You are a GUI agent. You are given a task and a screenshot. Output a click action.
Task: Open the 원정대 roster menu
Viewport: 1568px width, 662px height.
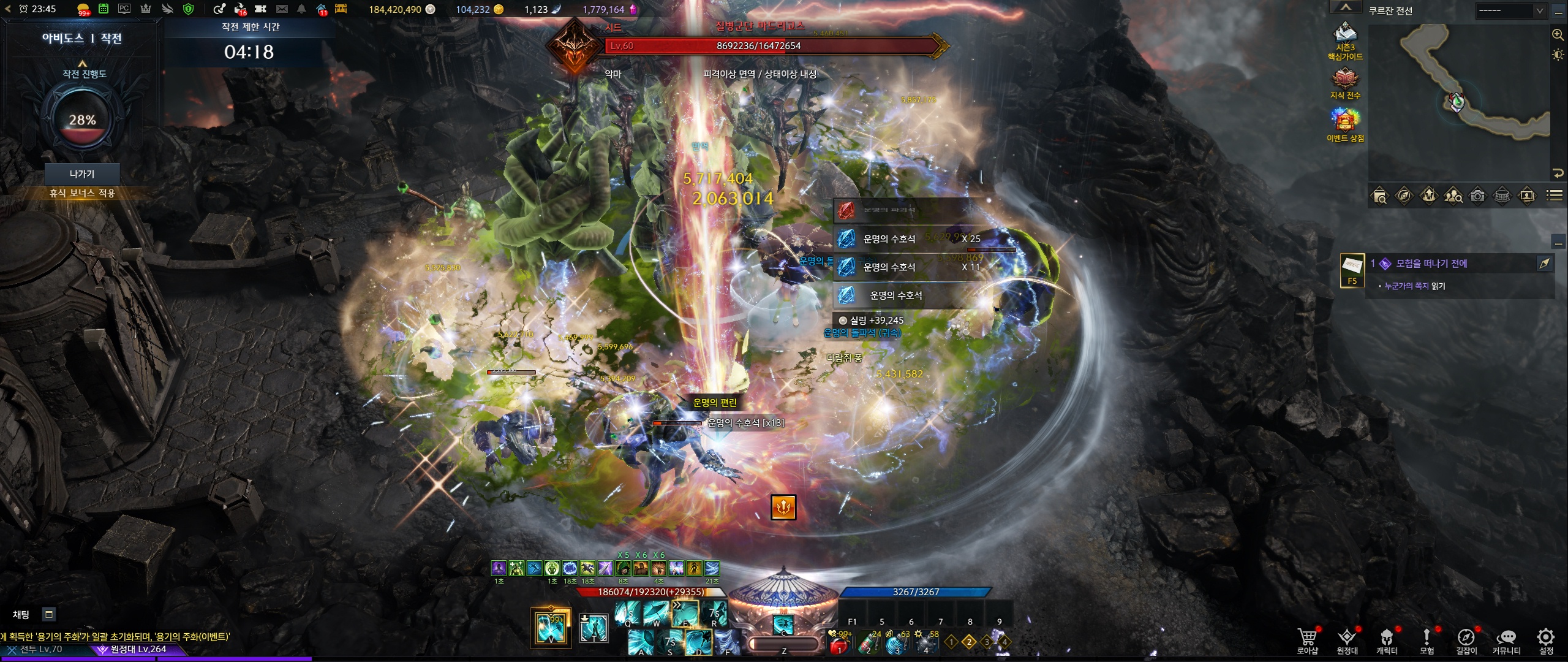tap(1347, 639)
